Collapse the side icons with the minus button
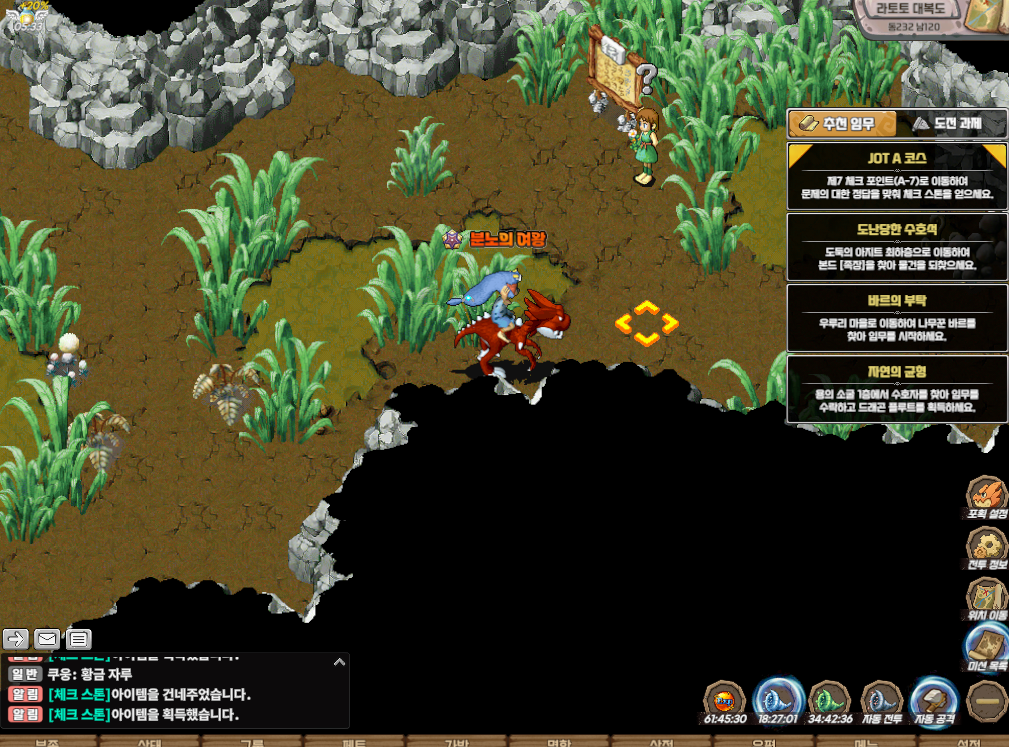The height and width of the screenshot is (747, 1009). (988, 700)
